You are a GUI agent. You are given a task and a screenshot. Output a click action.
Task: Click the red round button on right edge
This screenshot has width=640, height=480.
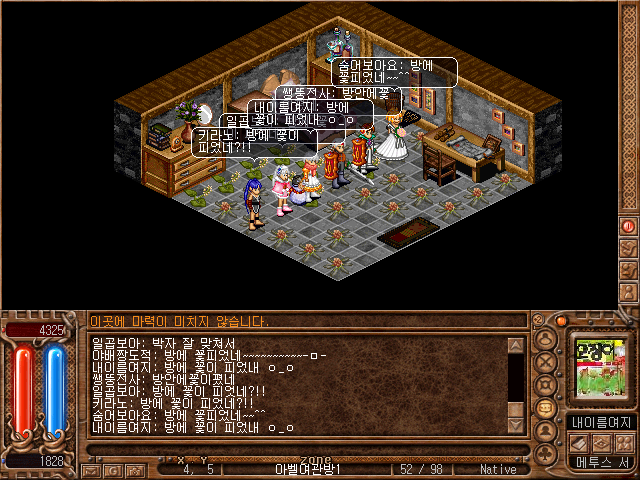click(x=629, y=226)
